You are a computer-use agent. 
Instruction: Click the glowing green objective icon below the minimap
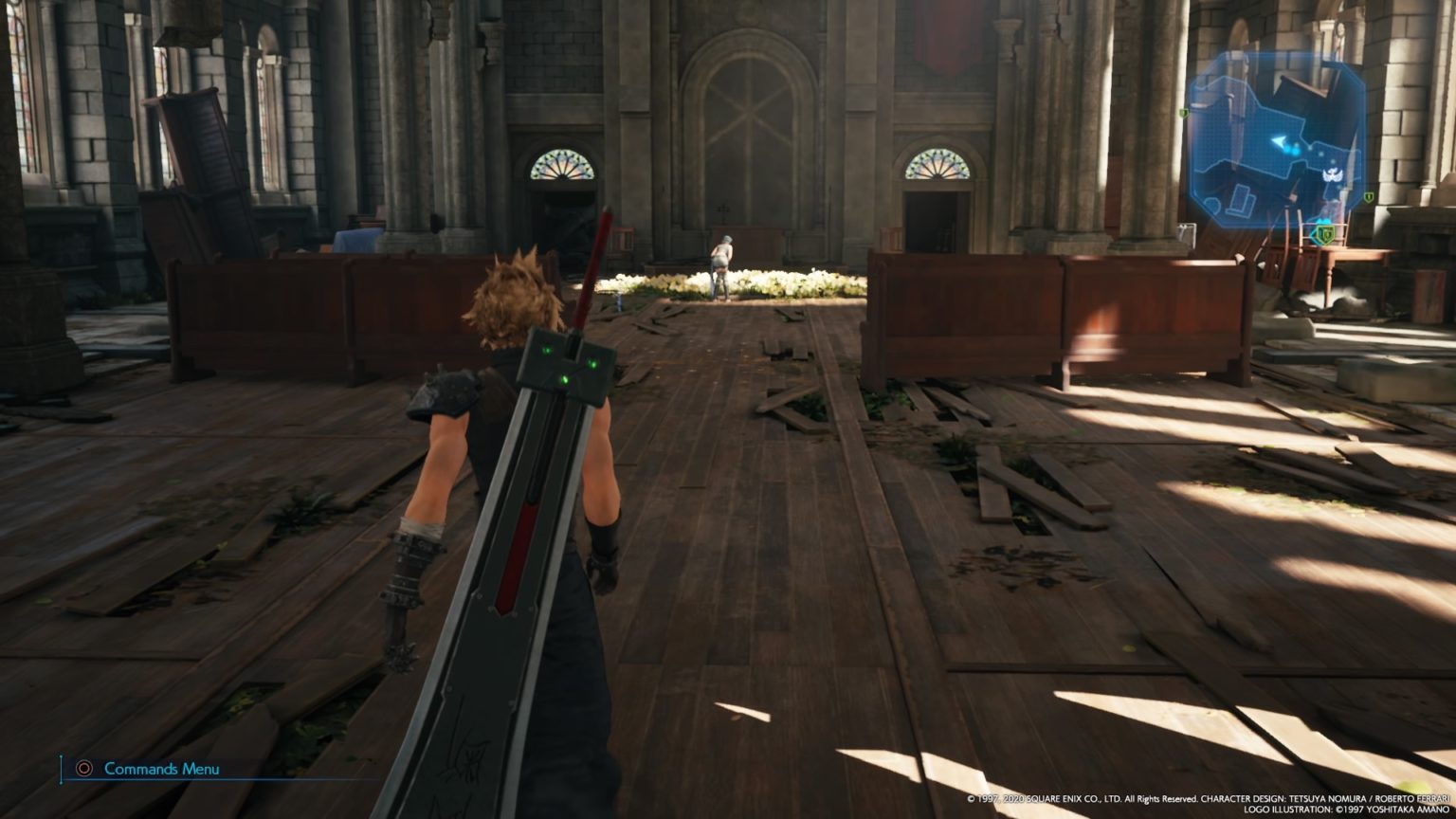pyautogui.click(x=1324, y=234)
